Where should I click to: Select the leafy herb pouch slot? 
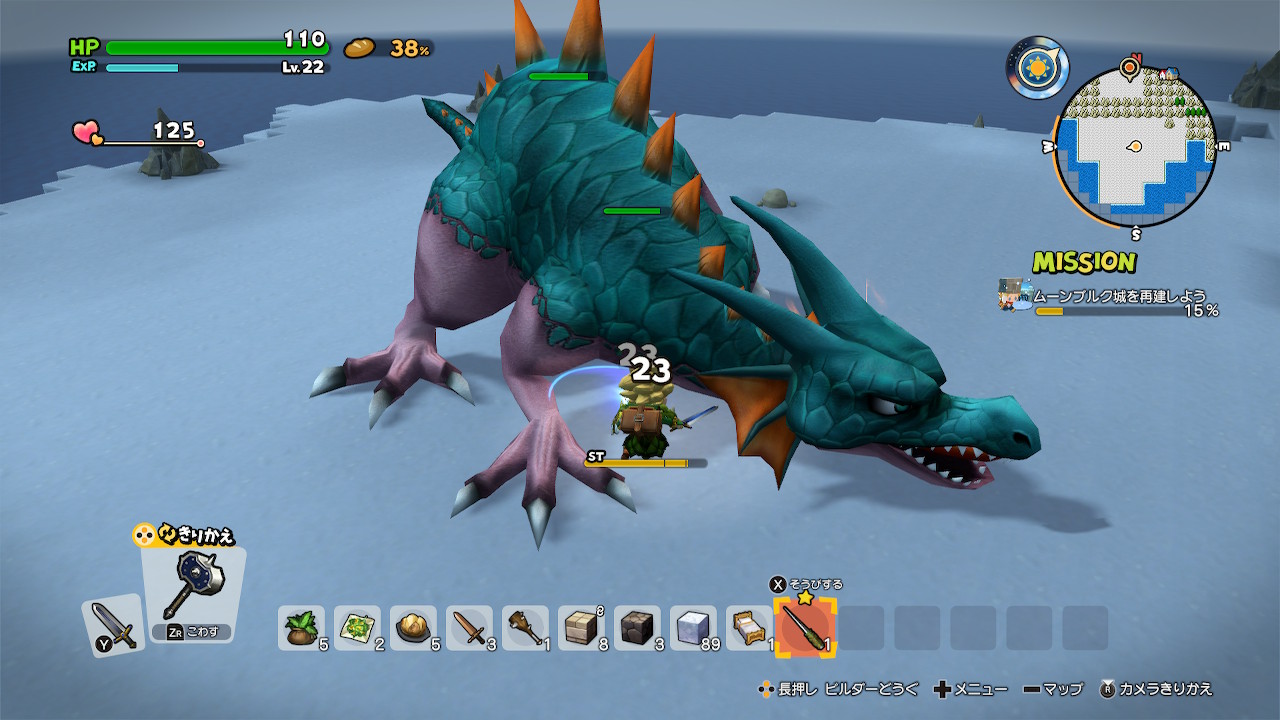coord(300,627)
